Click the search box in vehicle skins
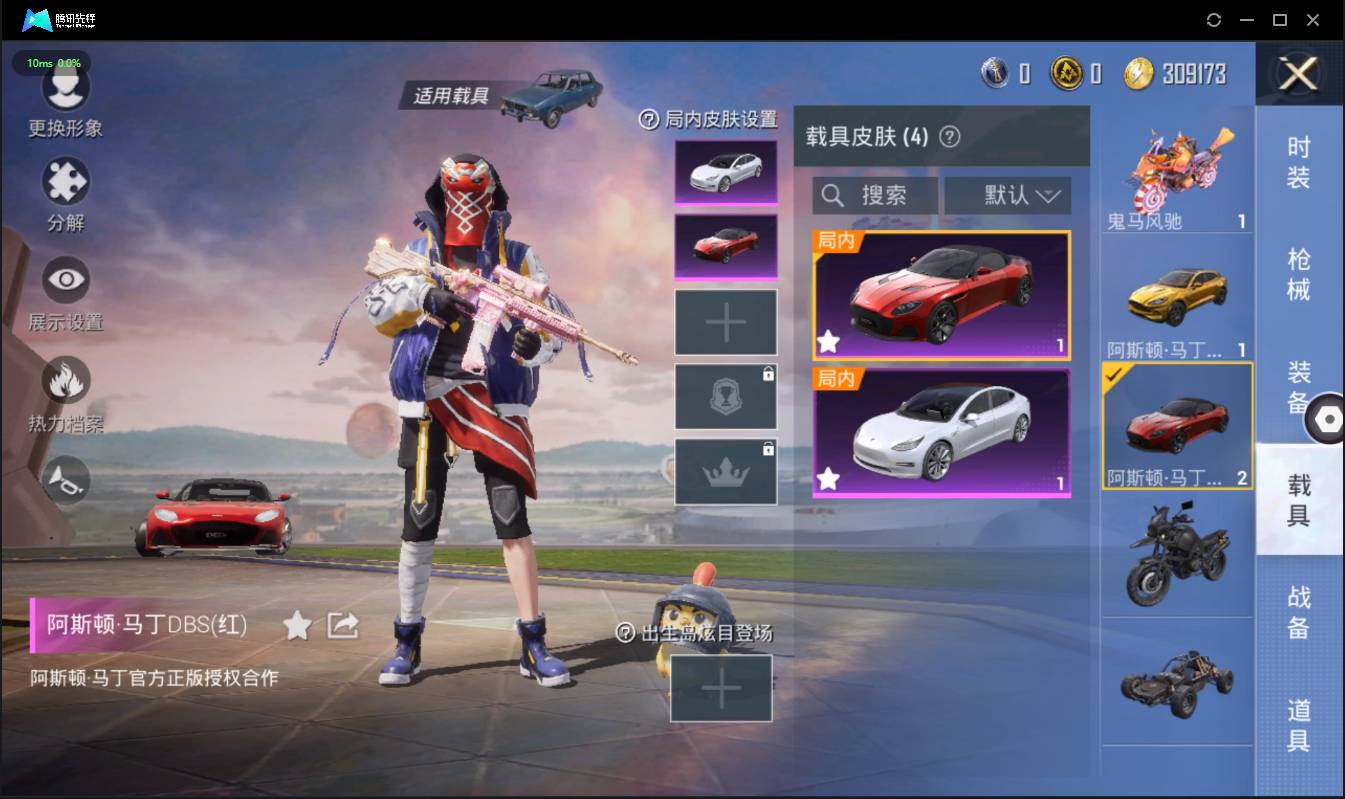The image size is (1345, 799). click(x=875, y=195)
